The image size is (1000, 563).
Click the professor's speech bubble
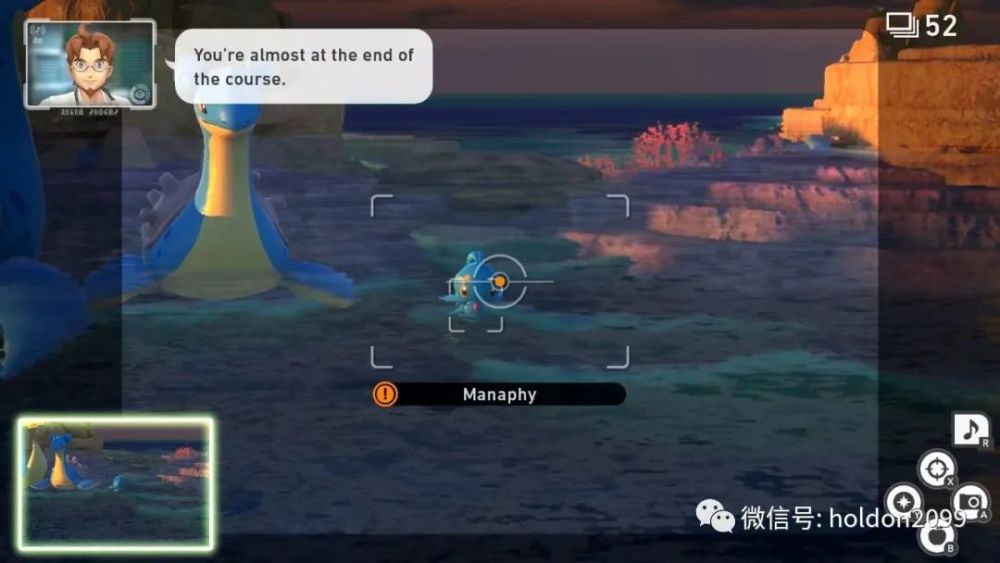tap(304, 66)
